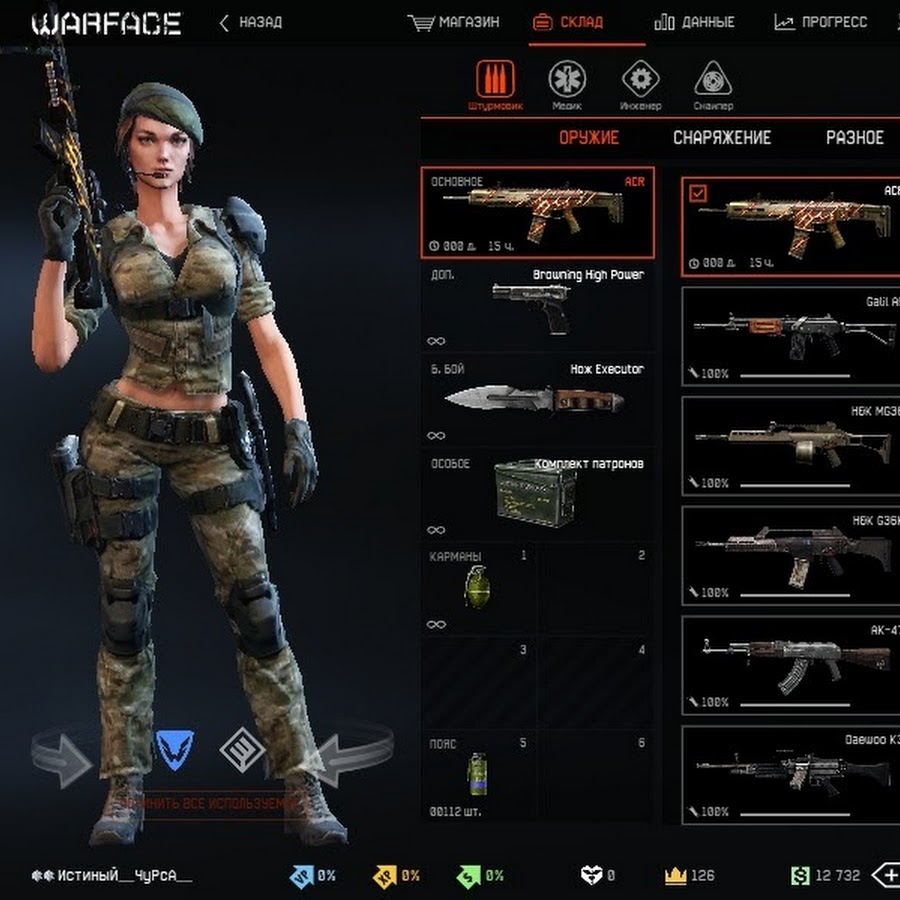Image resolution: width=900 pixels, height=900 pixels.
Task: Select the Нож Executor melee slot
Action: point(538,400)
